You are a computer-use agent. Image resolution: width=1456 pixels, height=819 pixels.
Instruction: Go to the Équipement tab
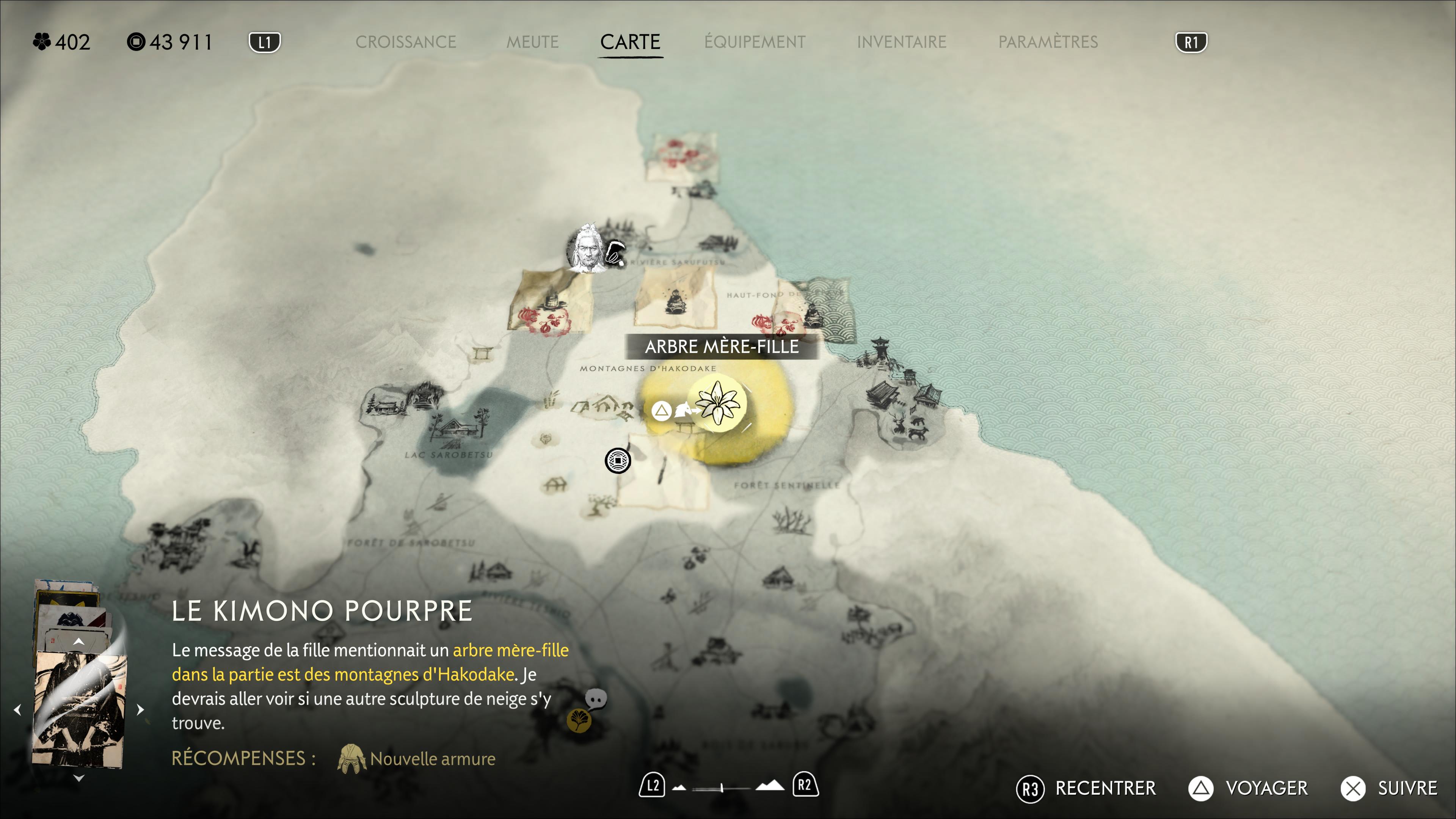coord(755,42)
